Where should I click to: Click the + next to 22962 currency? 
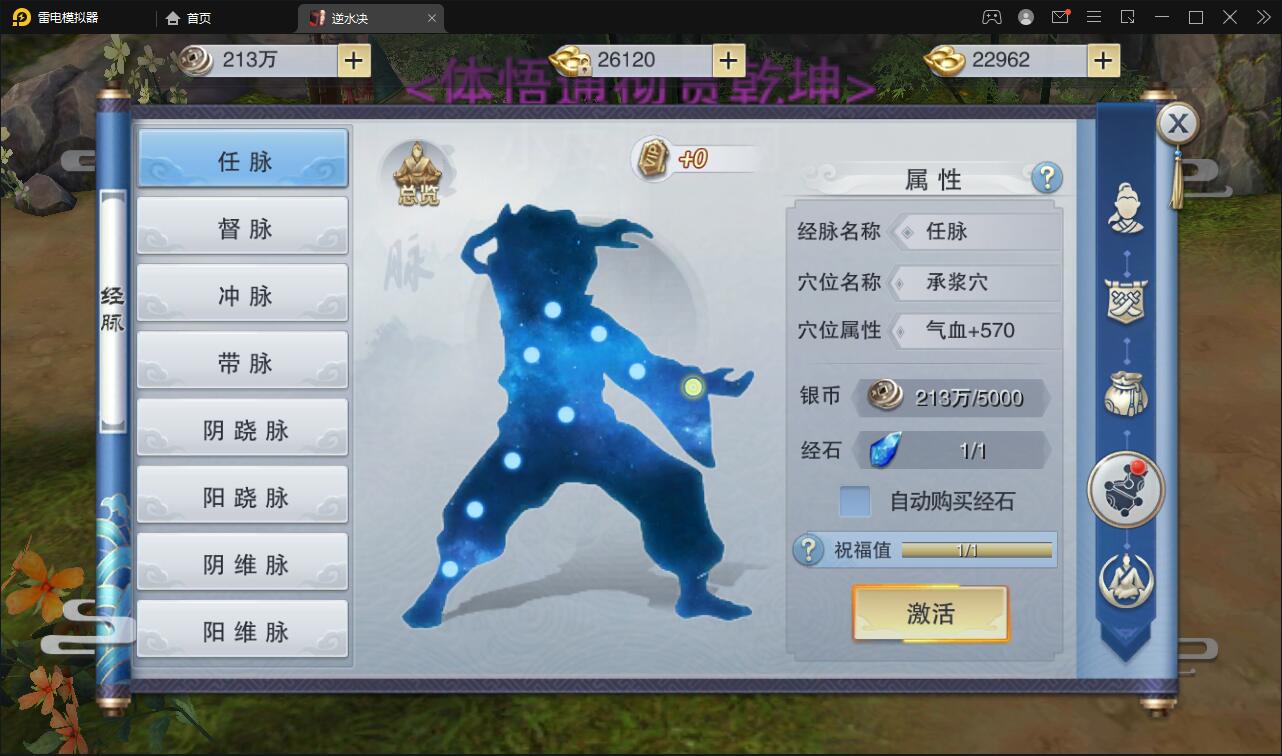tap(1103, 61)
